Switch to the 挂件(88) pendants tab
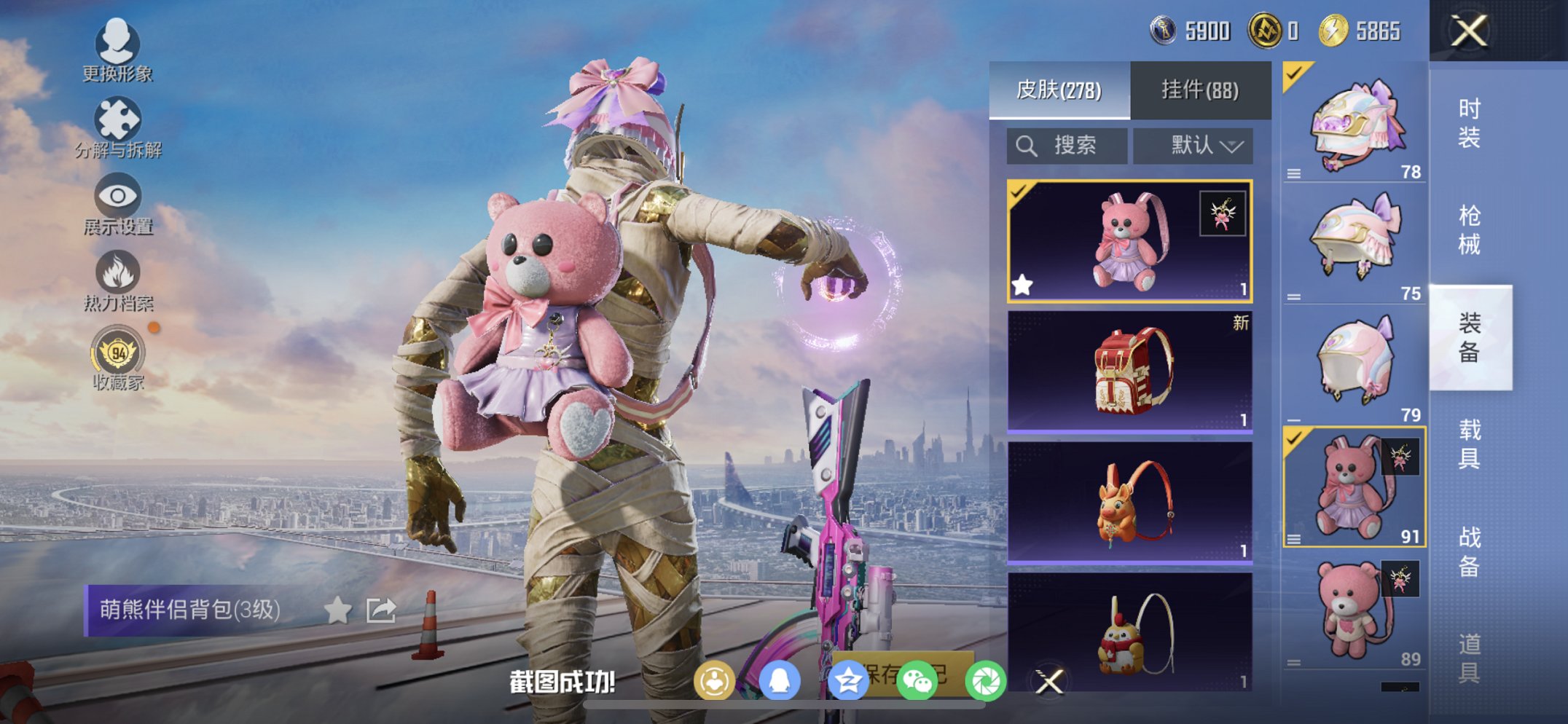The height and width of the screenshot is (724, 1568). click(x=1200, y=90)
